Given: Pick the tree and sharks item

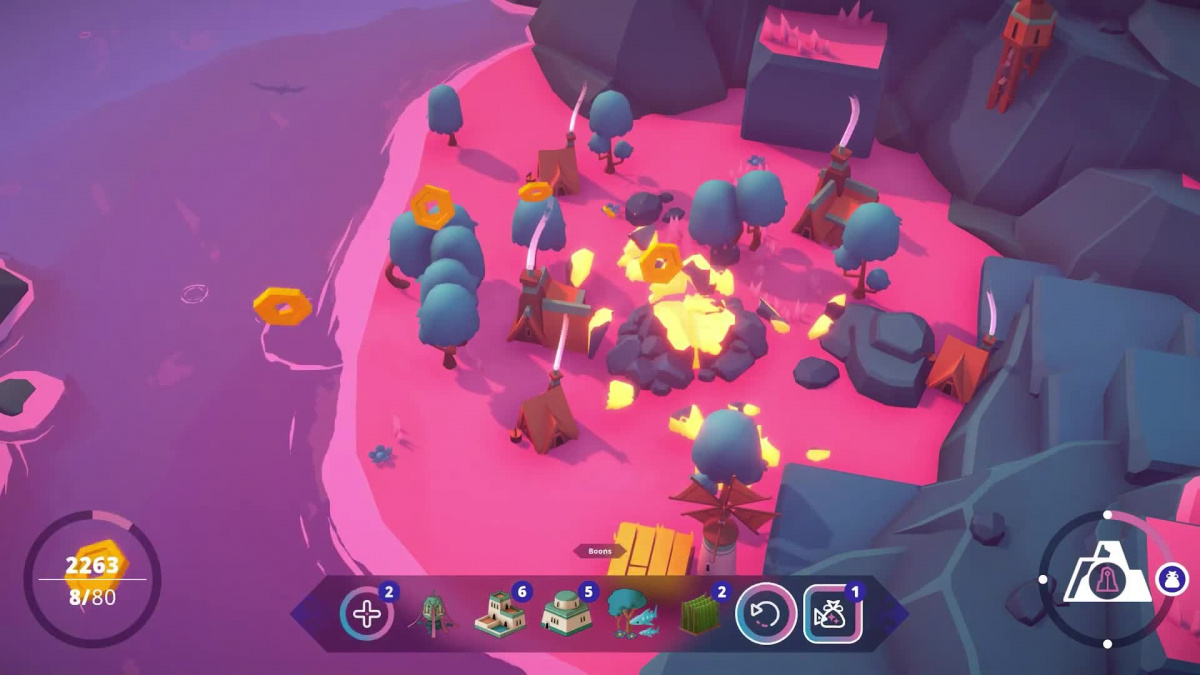Looking at the screenshot, I should (x=633, y=614).
